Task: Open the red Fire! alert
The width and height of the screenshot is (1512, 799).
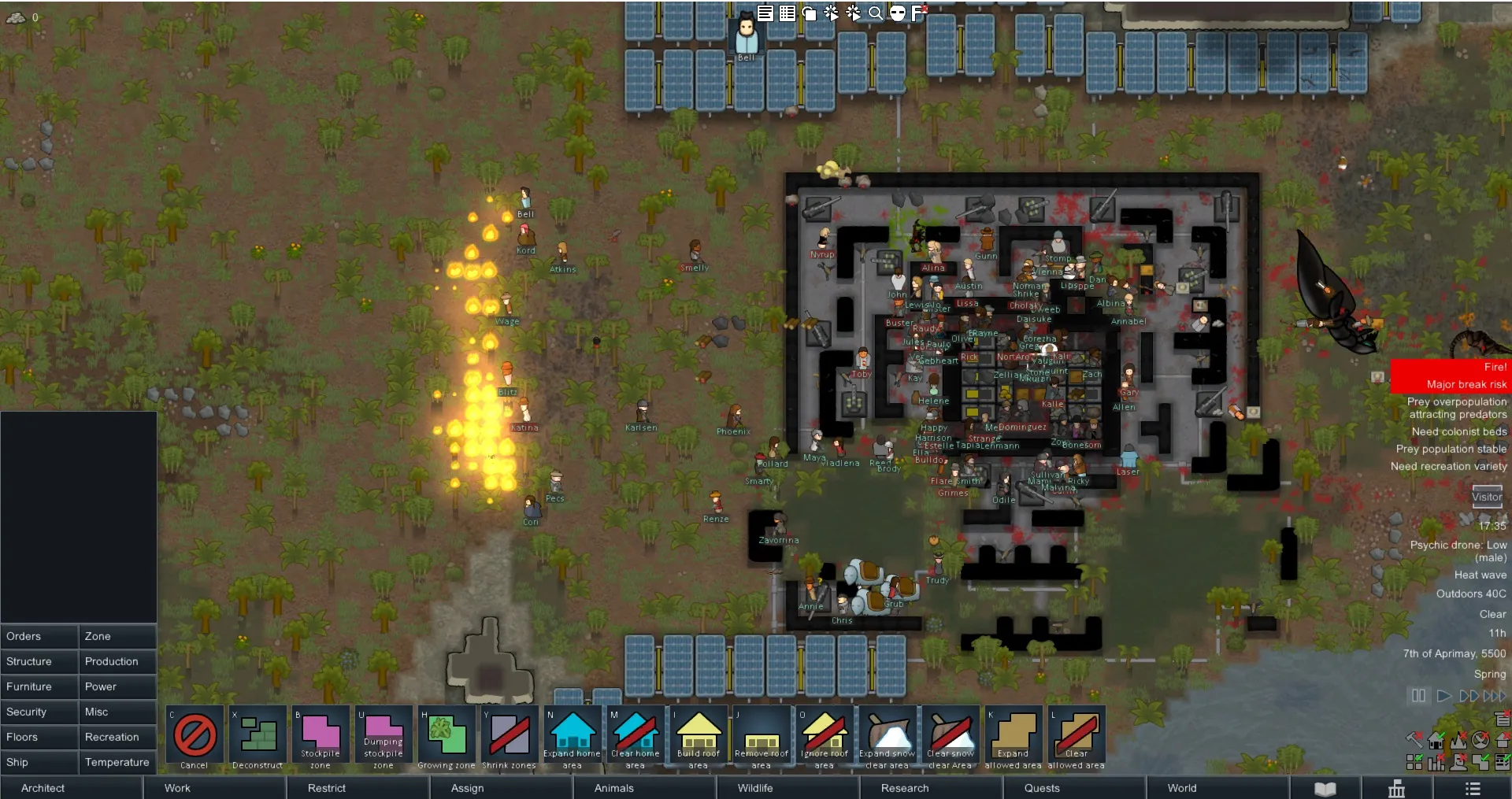Action: pos(1451,368)
